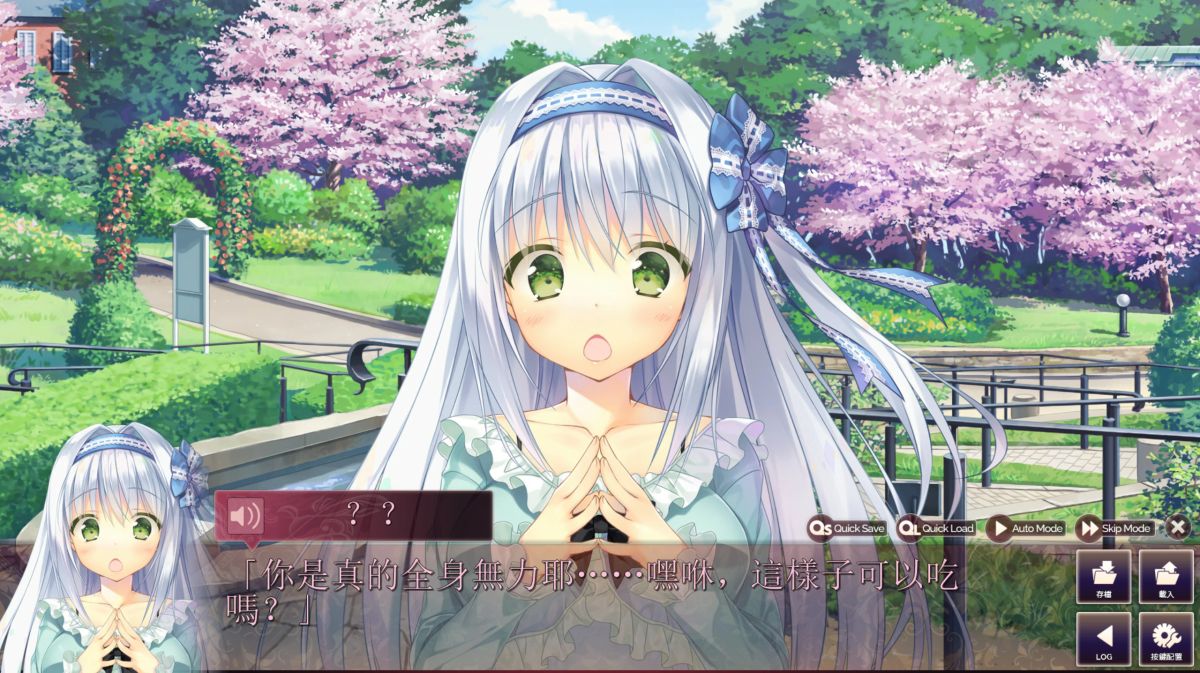Viewport: 1200px width, 673px height.
Task: Click the Quick Save button
Action: pyautogui.click(x=846, y=528)
